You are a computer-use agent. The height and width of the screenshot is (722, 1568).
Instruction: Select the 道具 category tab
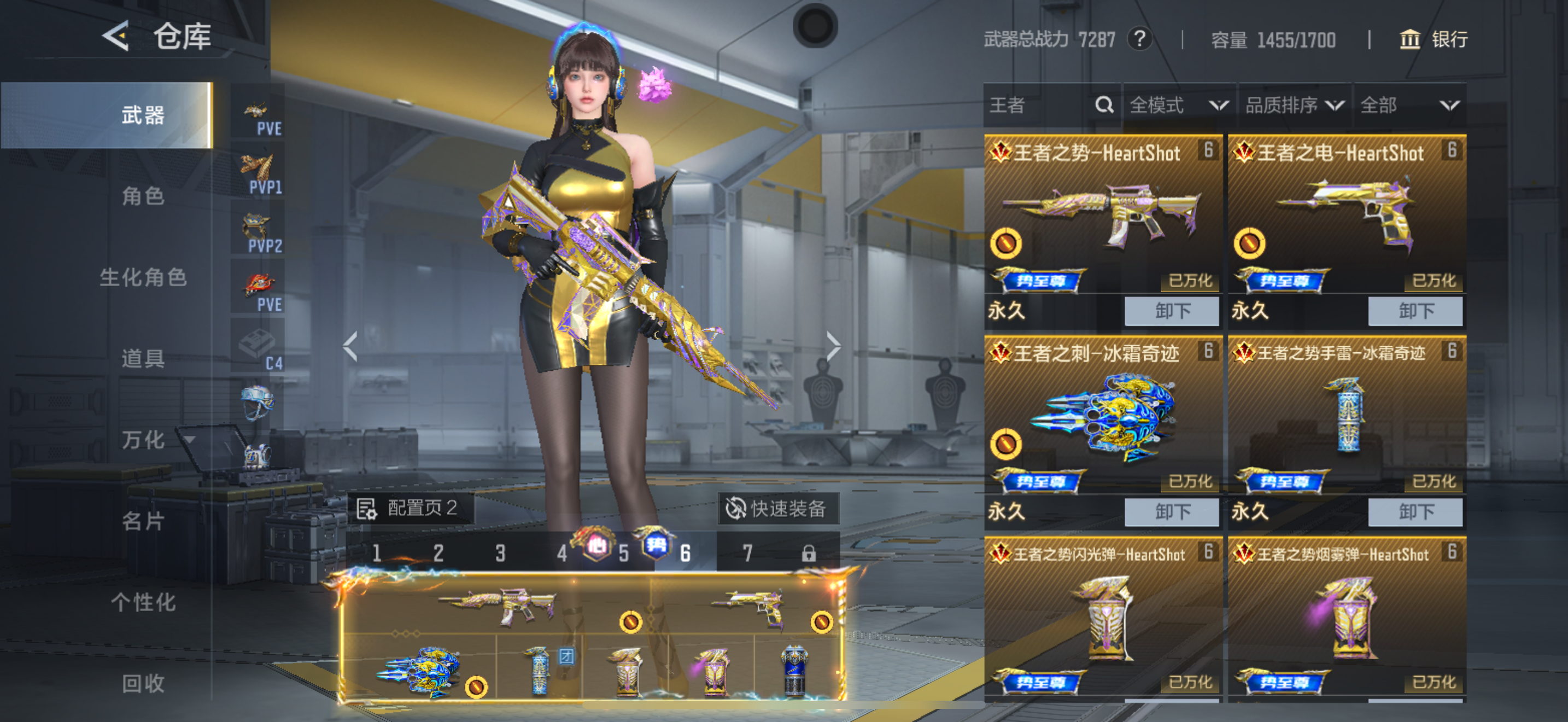(x=143, y=359)
